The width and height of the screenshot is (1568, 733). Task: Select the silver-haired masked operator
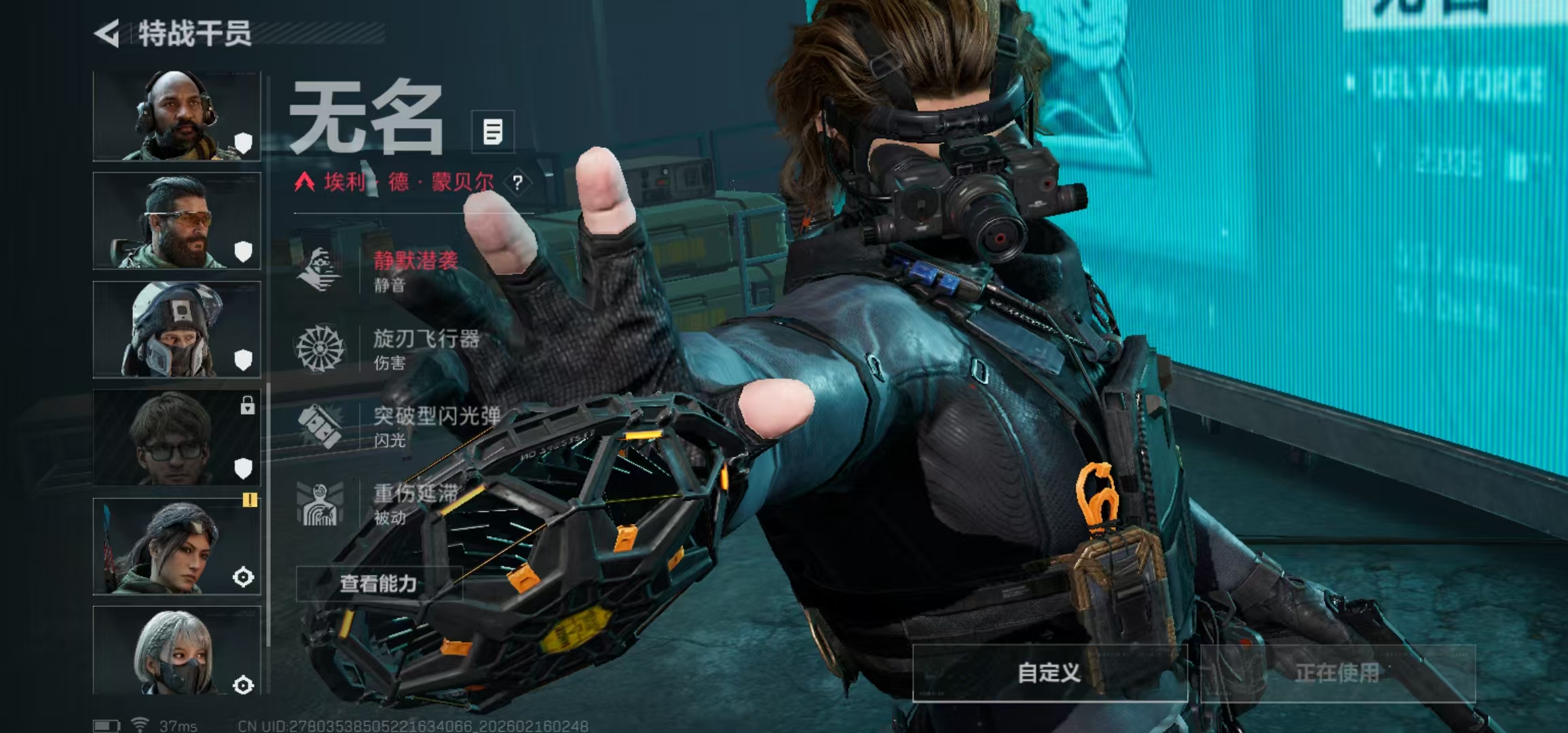(176, 652)
